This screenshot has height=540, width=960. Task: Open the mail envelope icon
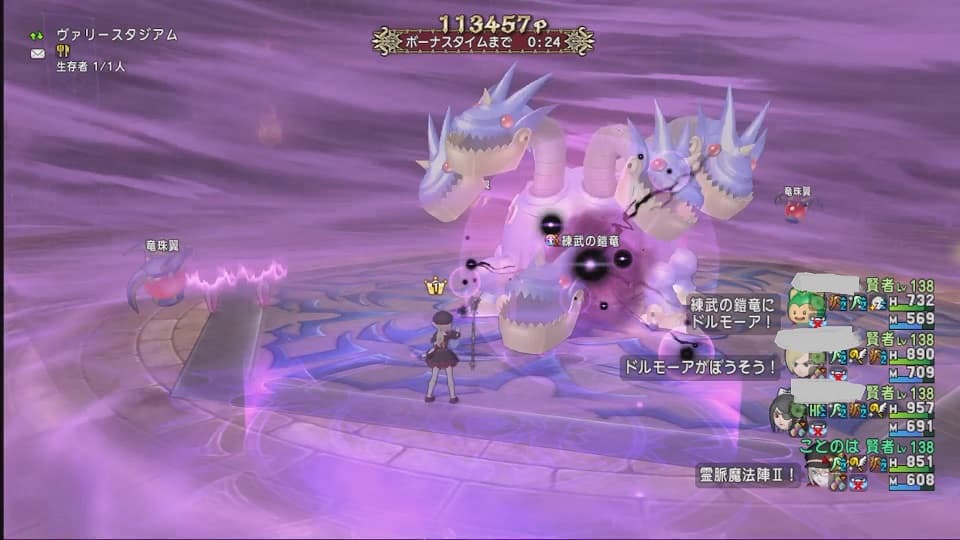38,53
